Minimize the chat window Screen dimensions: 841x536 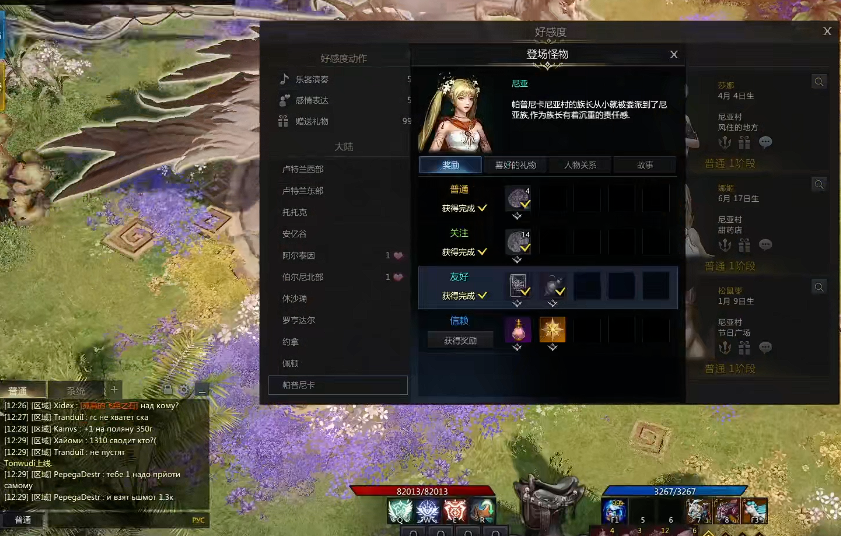201,389
